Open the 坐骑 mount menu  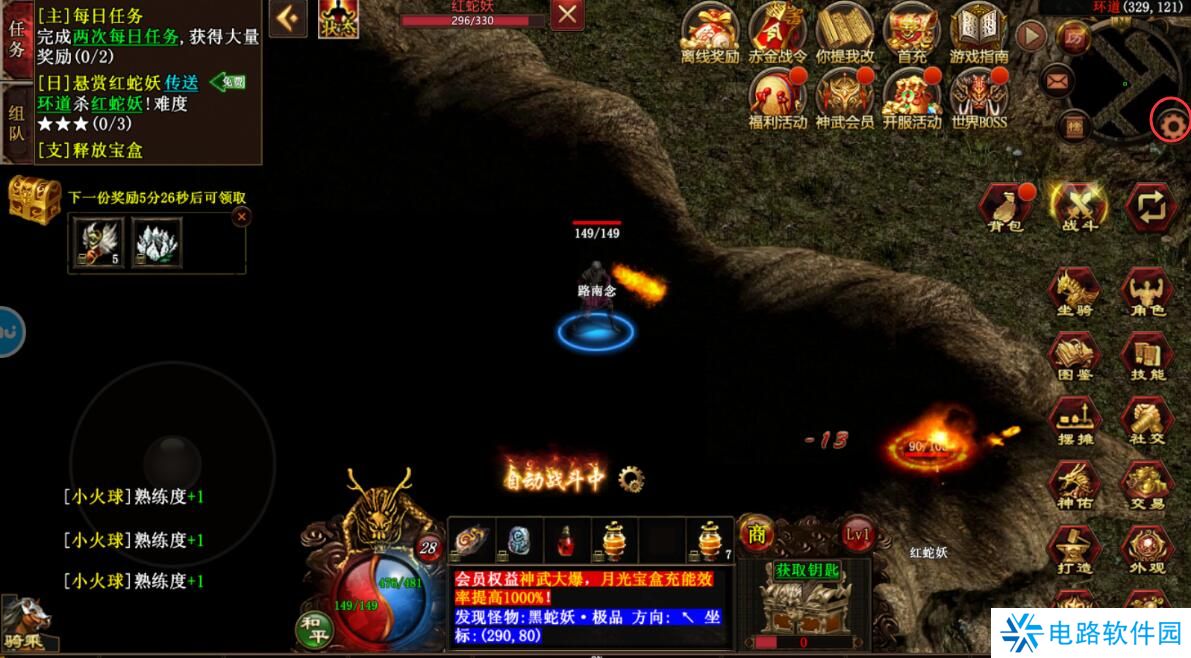[1074, 293]
